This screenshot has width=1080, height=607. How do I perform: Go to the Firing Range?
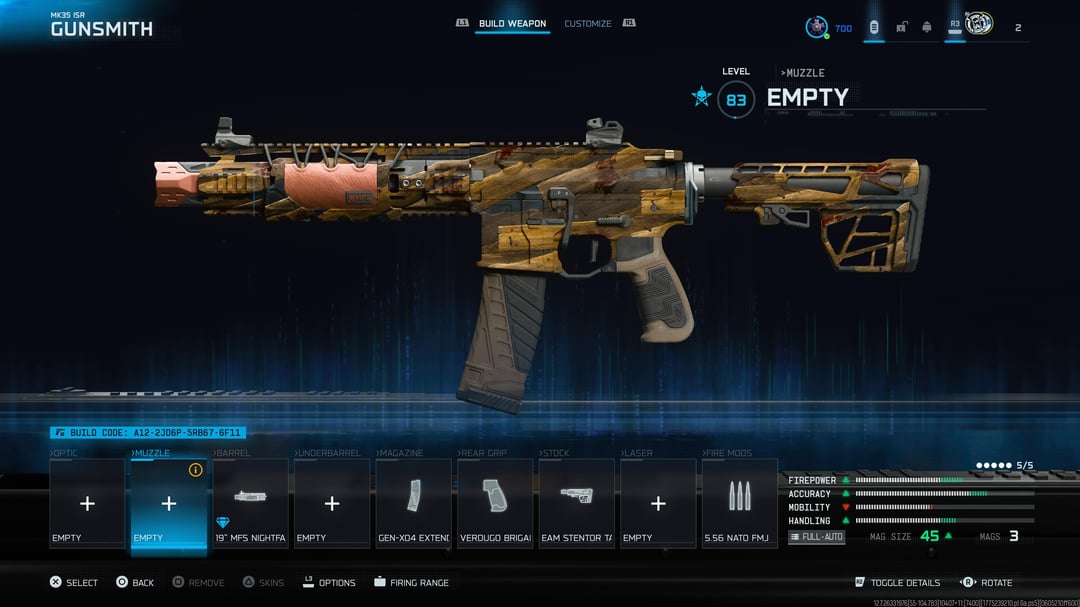click(x=412, y=582)
